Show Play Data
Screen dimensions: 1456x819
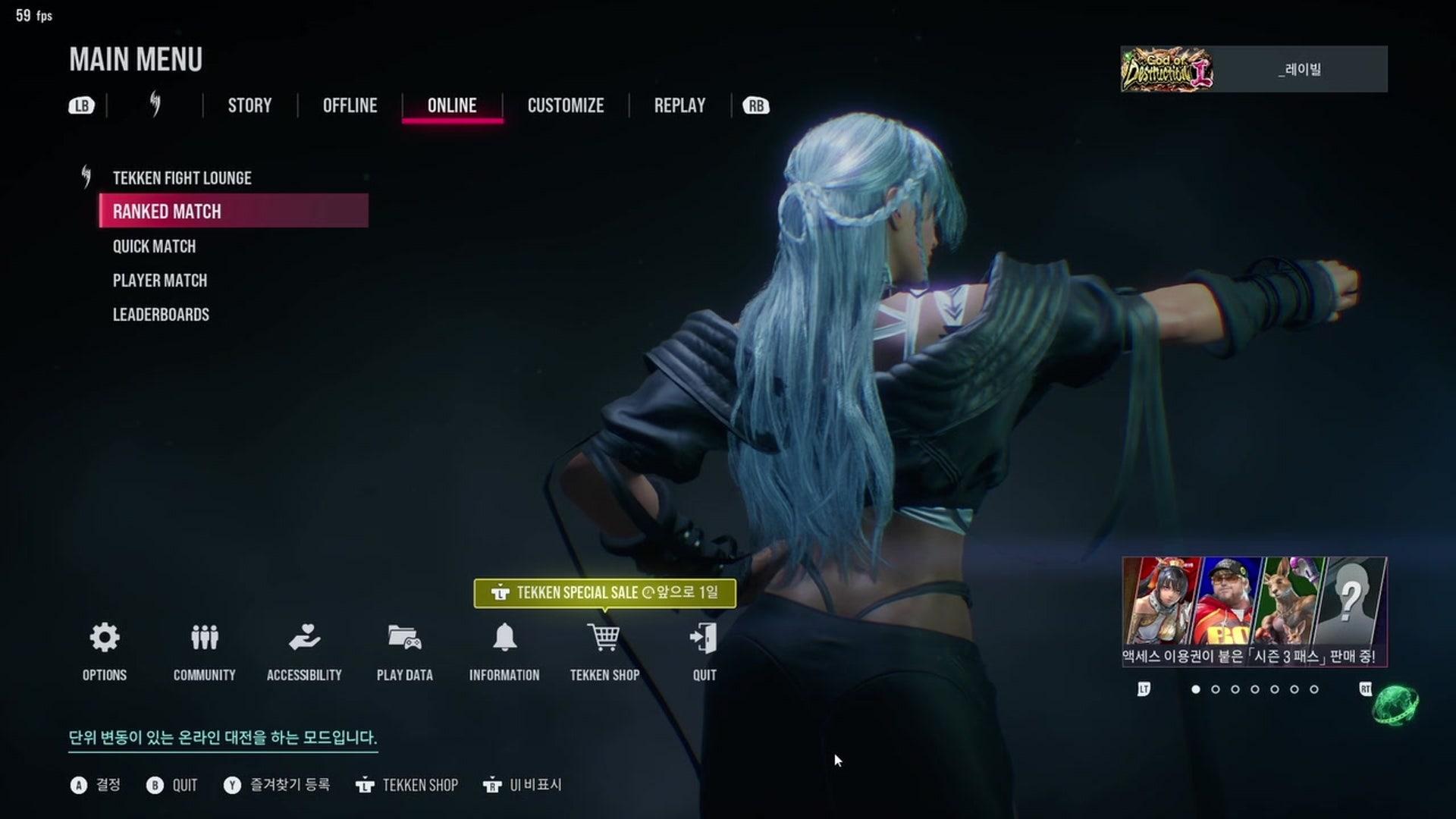[x=404, y=639]
